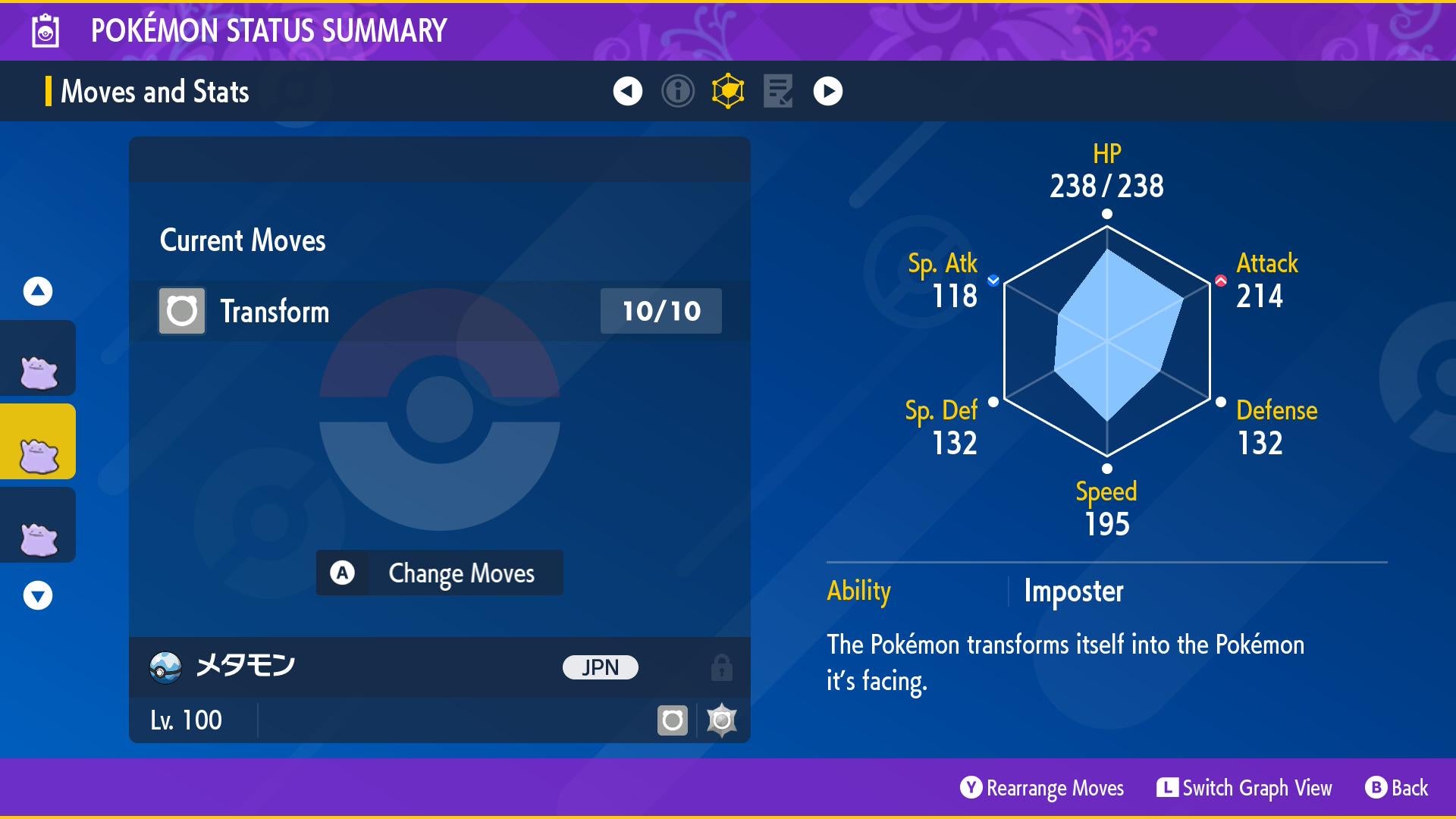
Task: Select the hexagonal stat chart page icon
Action: pyautogui.click(x=728, y=91)
